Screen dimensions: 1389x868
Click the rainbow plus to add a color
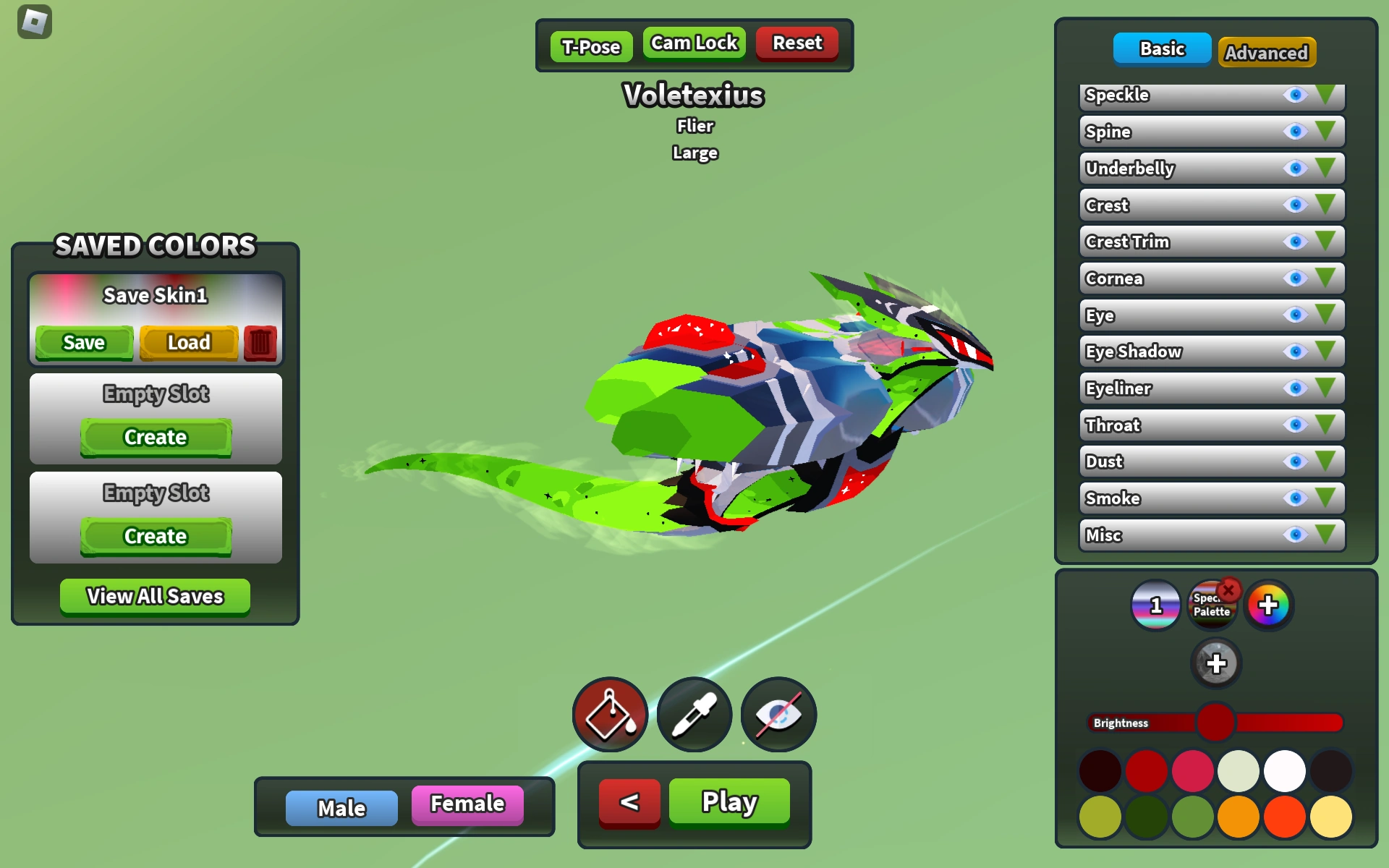point(1269,605)
